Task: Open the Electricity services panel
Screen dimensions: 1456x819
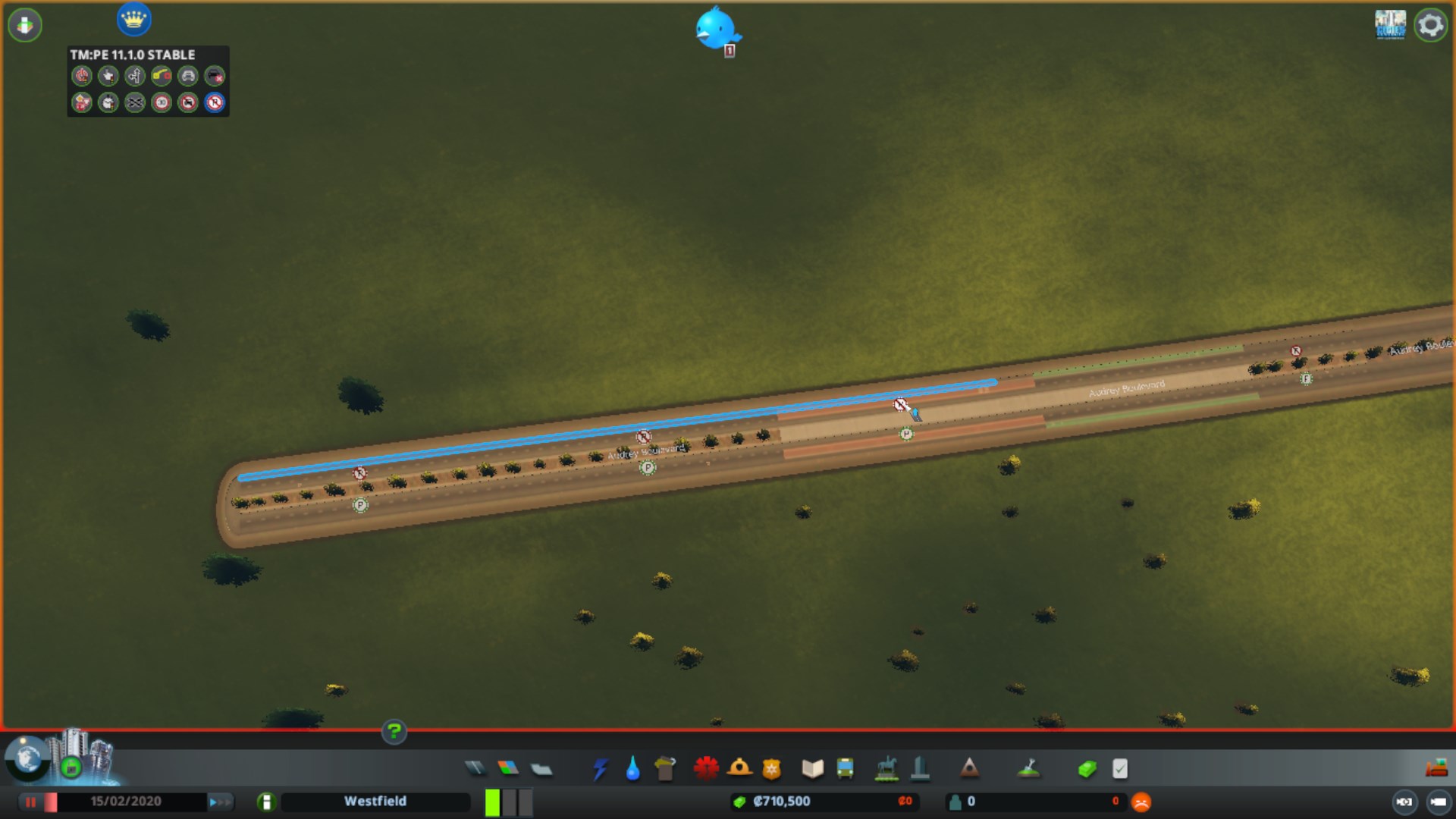Action: coord(600,769)
